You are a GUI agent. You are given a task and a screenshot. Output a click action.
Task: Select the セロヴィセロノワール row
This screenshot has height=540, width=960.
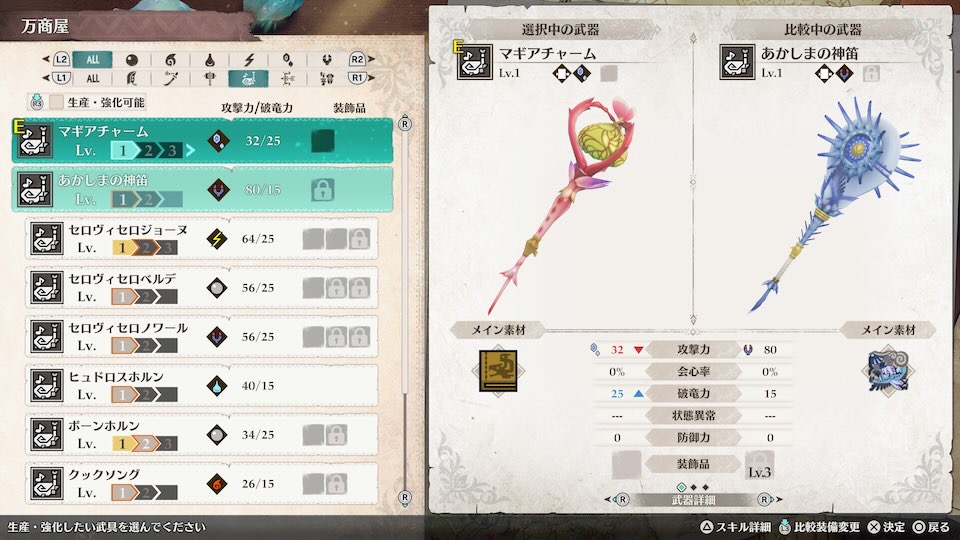pyautogui.click(x=202, y=336)
